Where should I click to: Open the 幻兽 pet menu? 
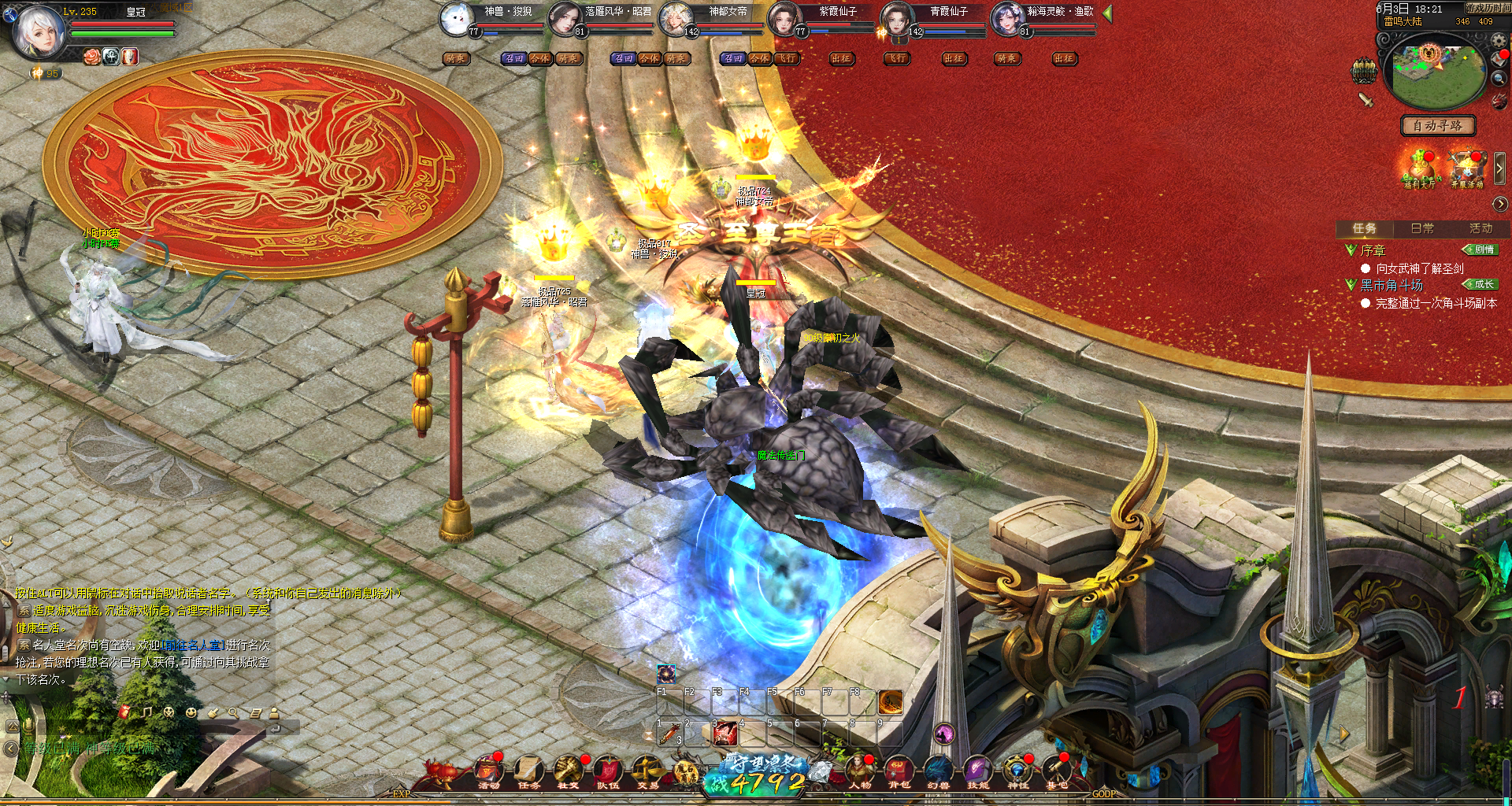coord(938,771)
